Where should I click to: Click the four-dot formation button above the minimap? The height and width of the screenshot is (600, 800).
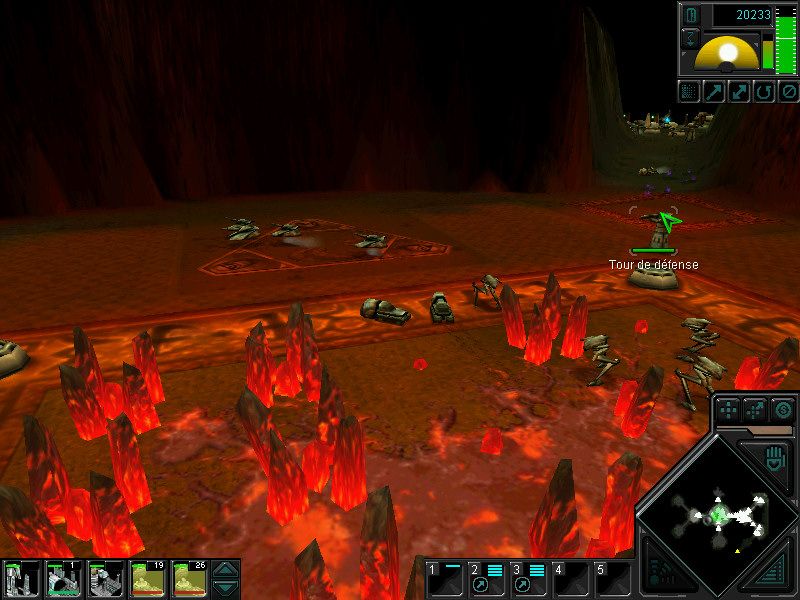(729, 408)
